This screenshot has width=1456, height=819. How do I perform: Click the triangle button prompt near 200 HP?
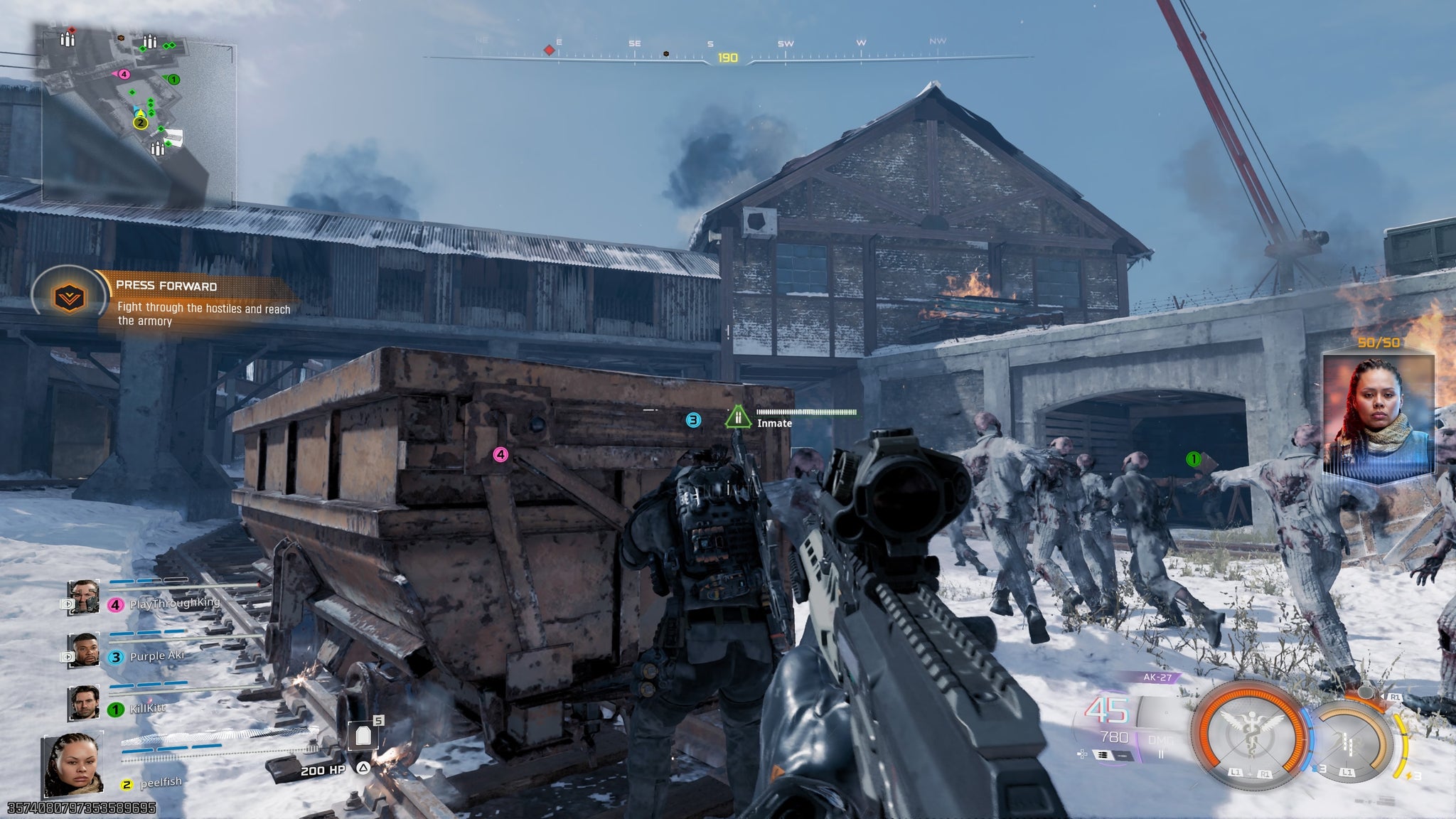point(363,769)
